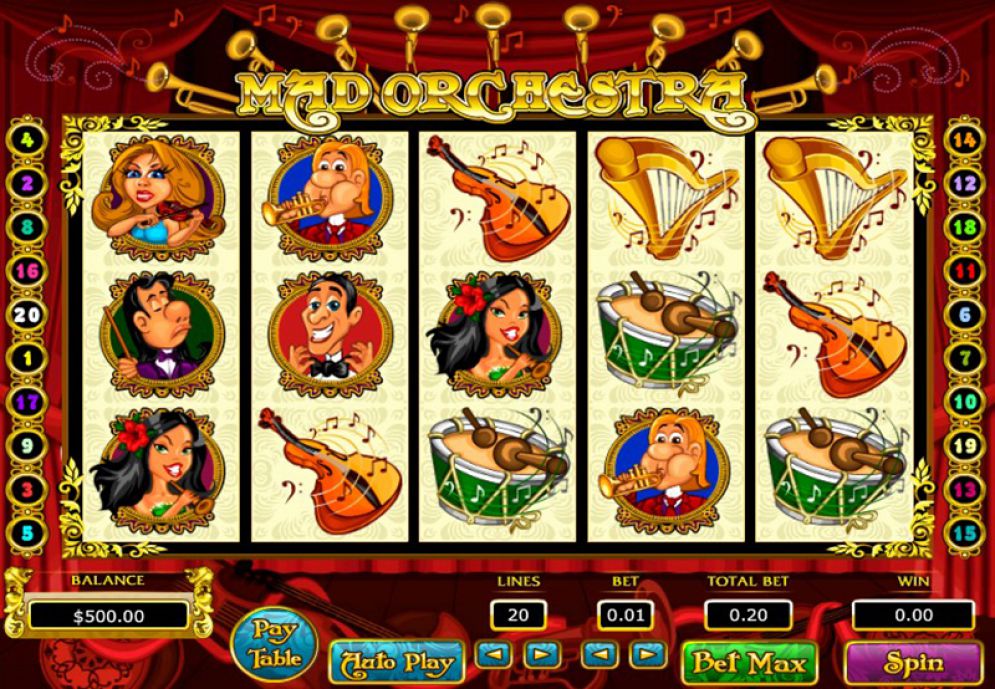Increase the number of lines
Screen dimensions: 995x689
[541, 655]
